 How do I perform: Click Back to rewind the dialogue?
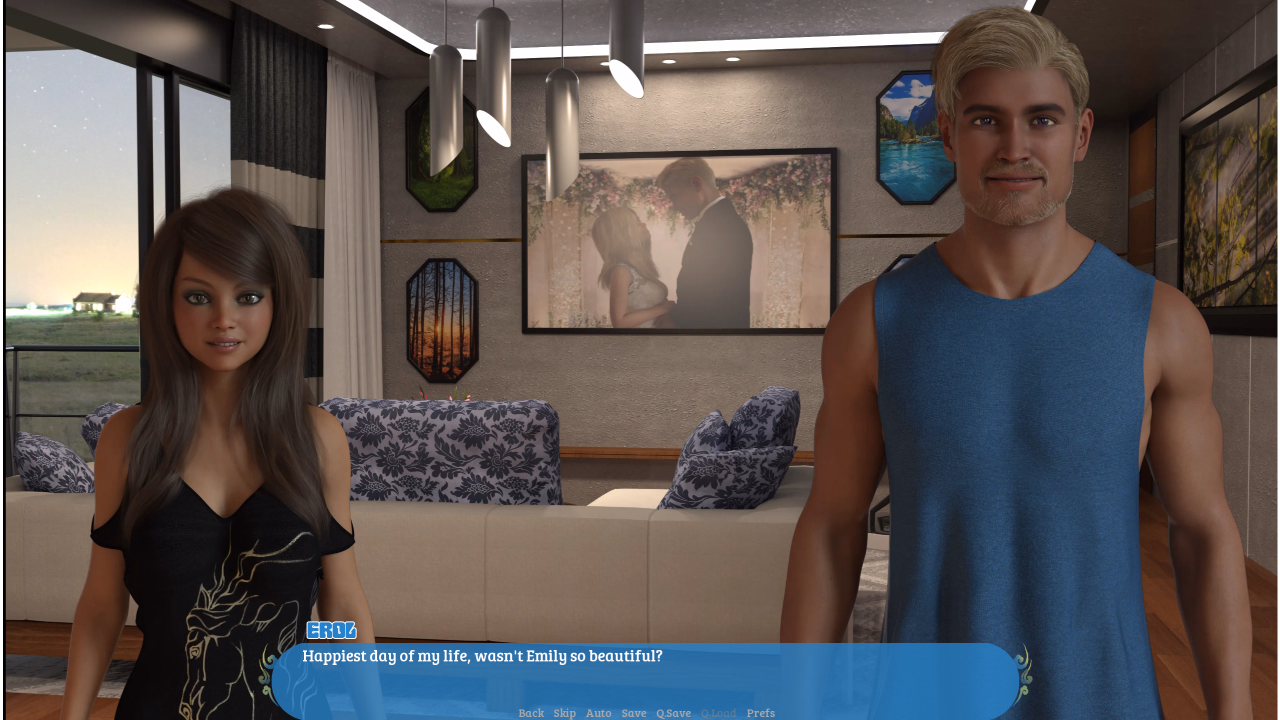coord(529,713)
